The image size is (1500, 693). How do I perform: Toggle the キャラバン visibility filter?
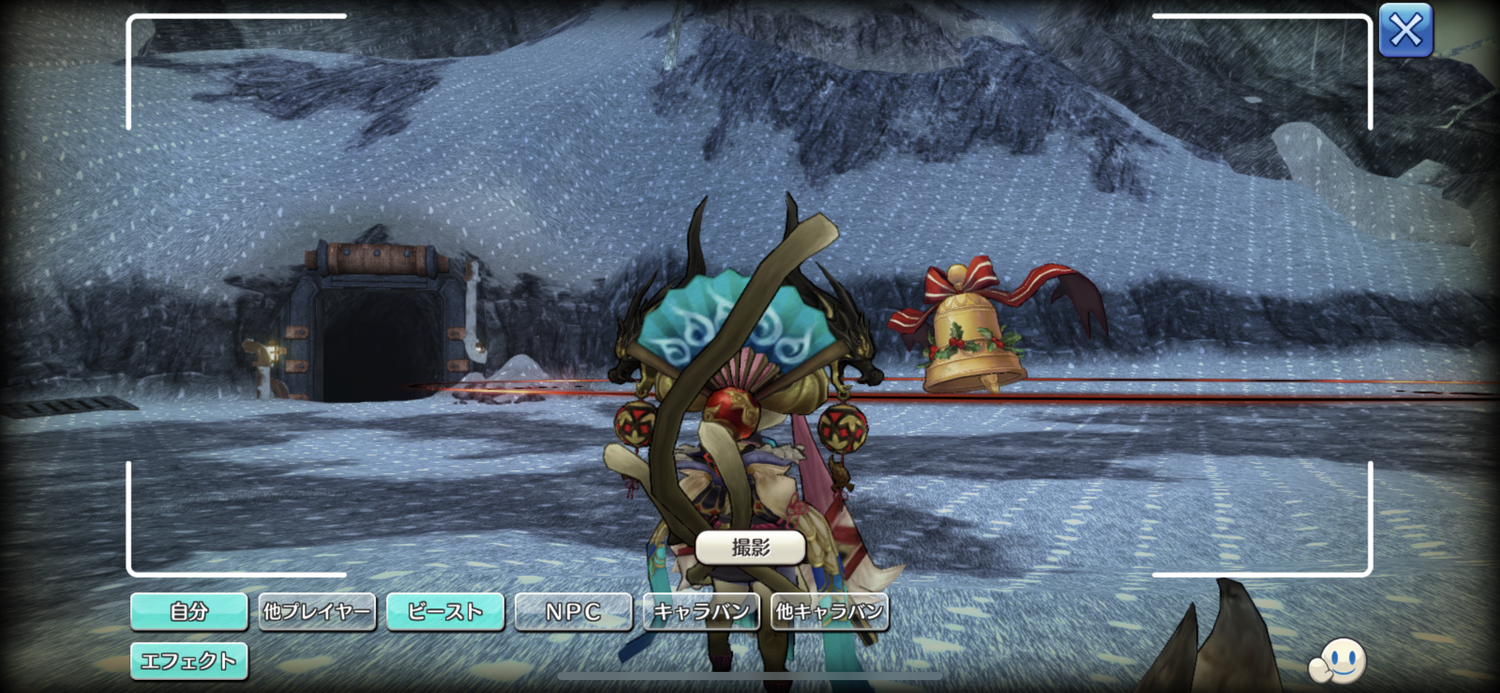tap(701, 611)
